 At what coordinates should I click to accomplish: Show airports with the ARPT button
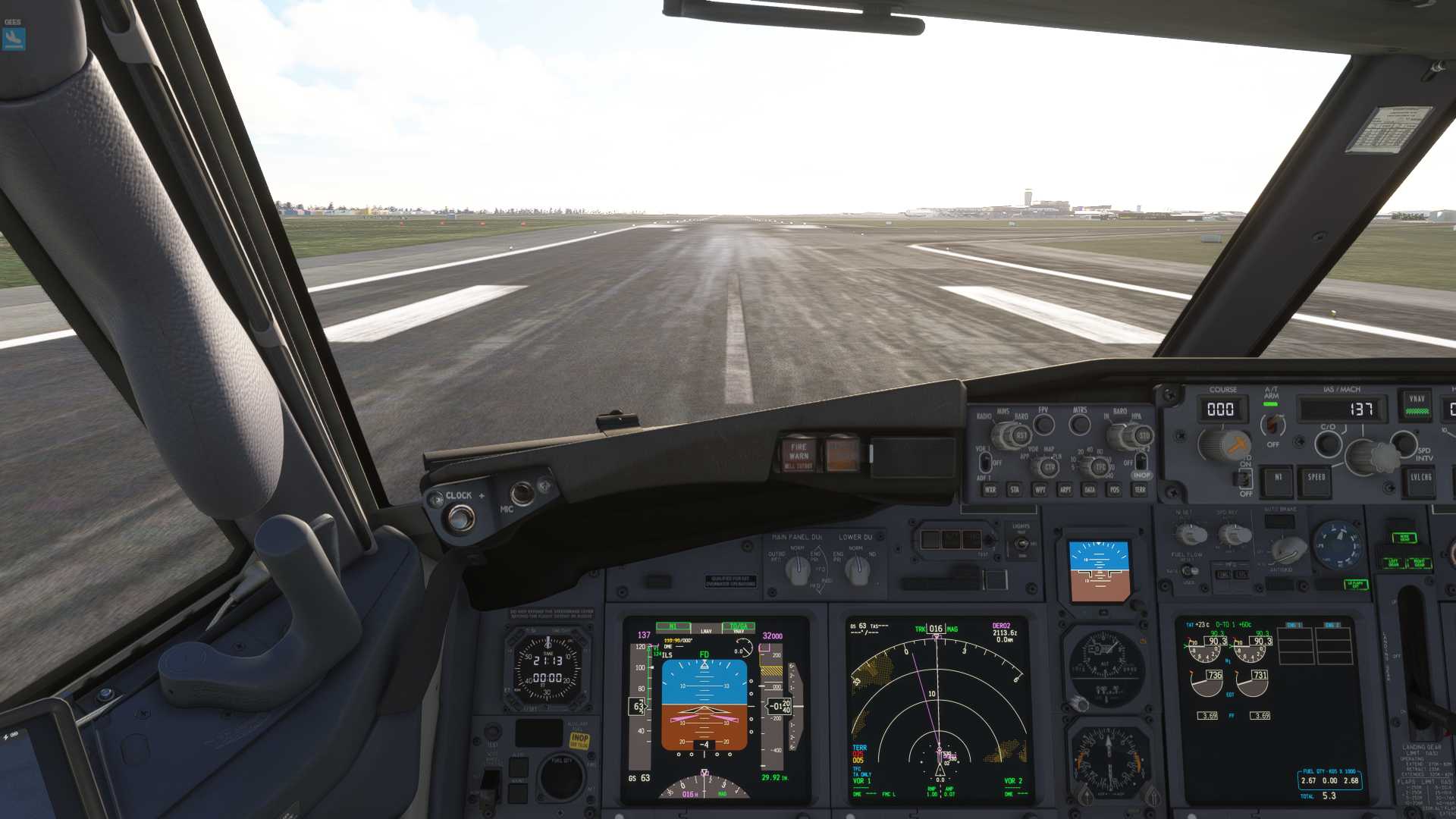coord(1065,490)
